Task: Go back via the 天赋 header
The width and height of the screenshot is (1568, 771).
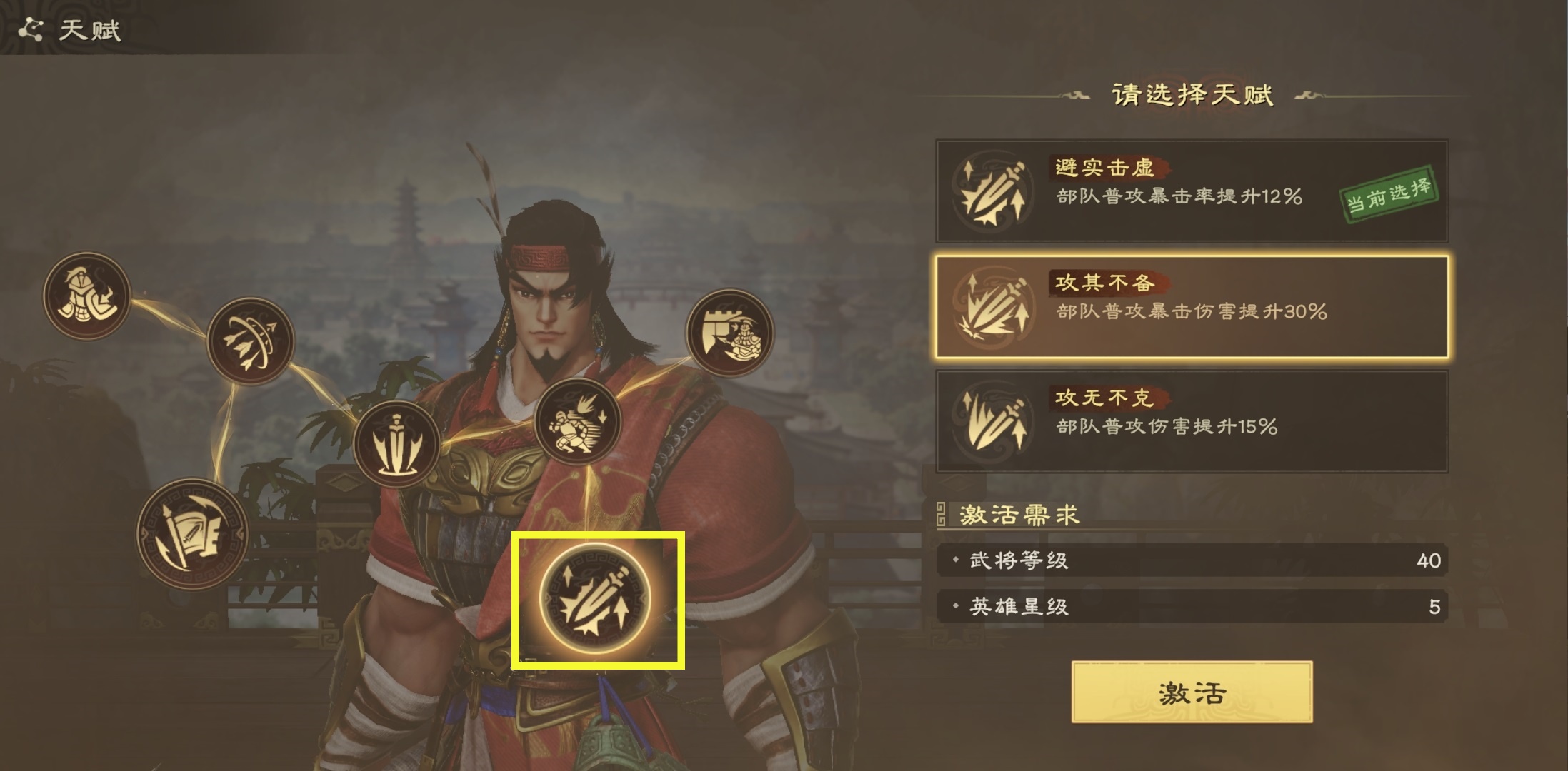Action: point(70,30)
